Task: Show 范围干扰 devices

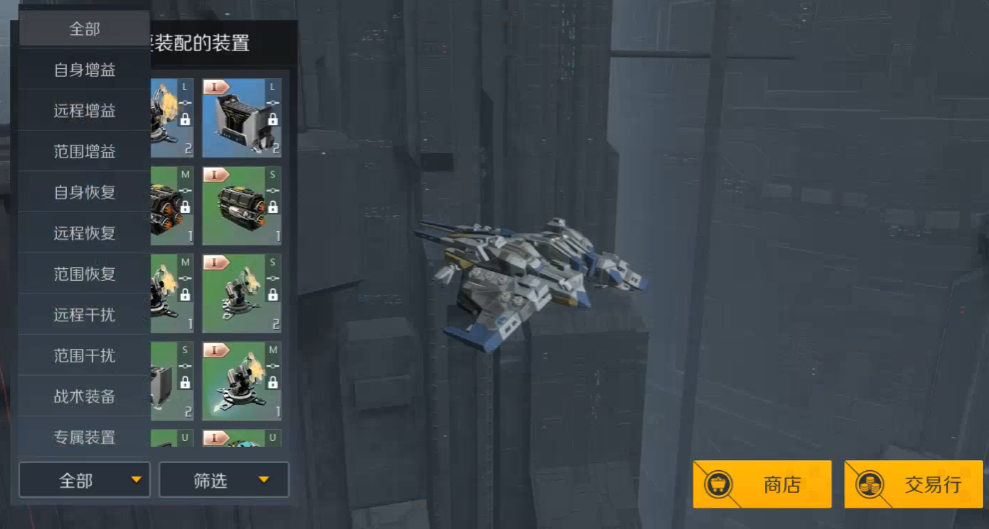Action: pos(84,356)
